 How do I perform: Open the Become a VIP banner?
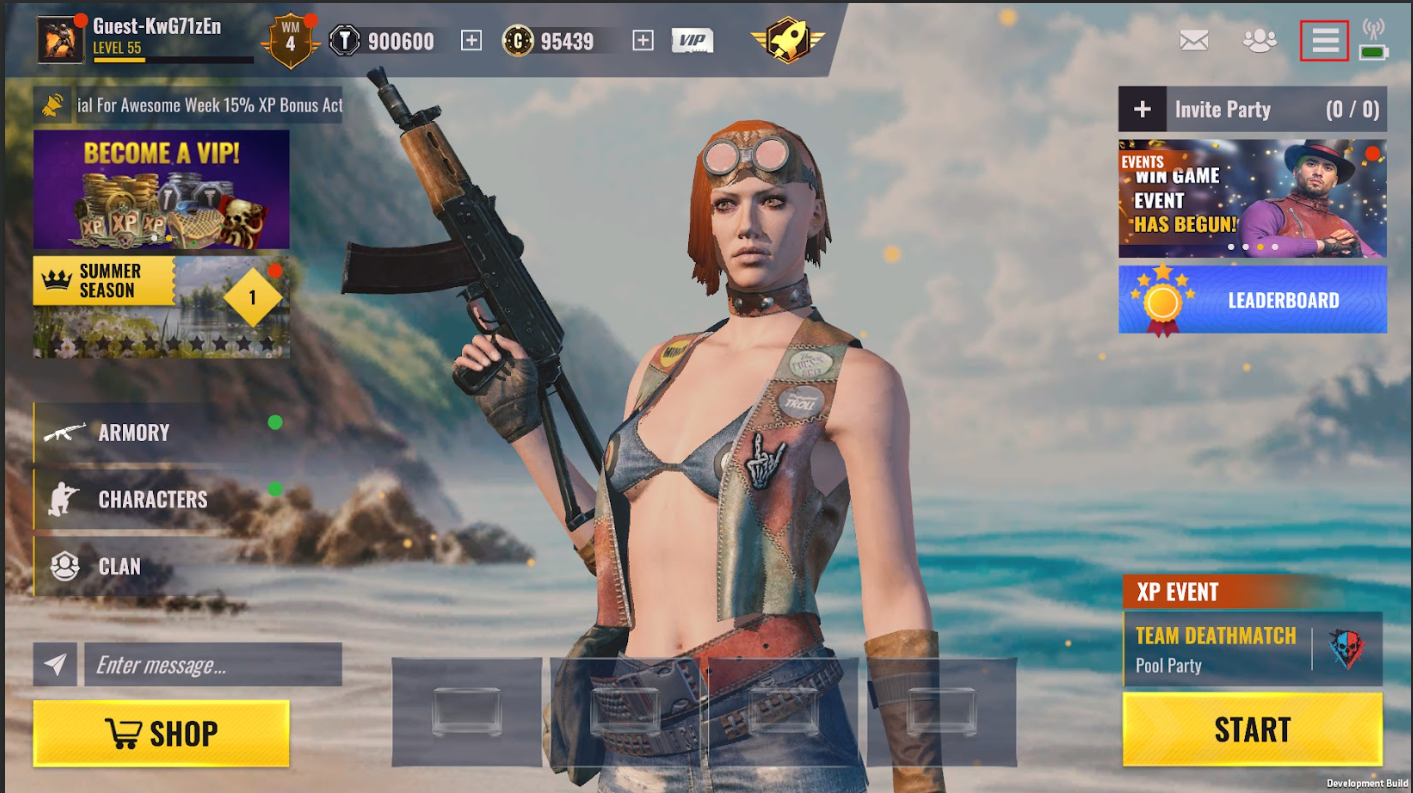coord(161,189)
